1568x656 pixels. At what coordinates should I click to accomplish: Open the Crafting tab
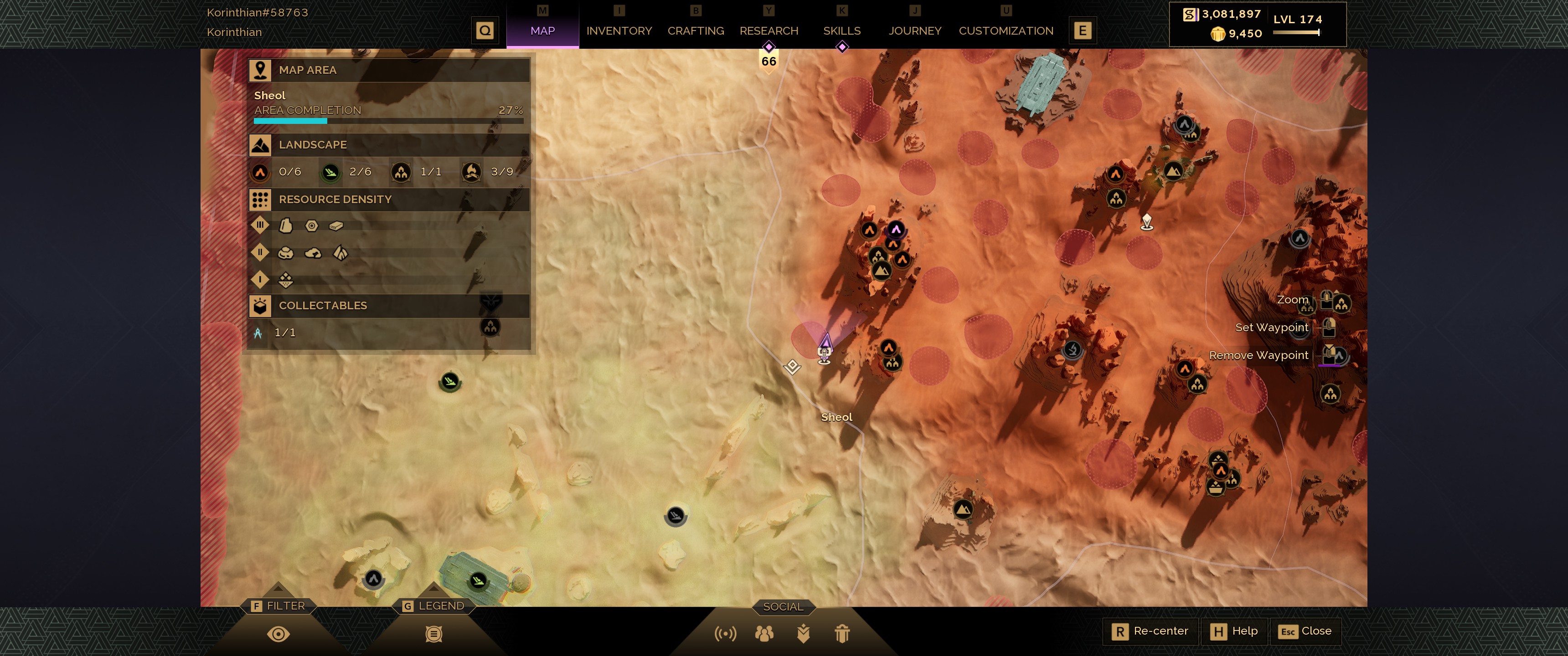(695, 31)
